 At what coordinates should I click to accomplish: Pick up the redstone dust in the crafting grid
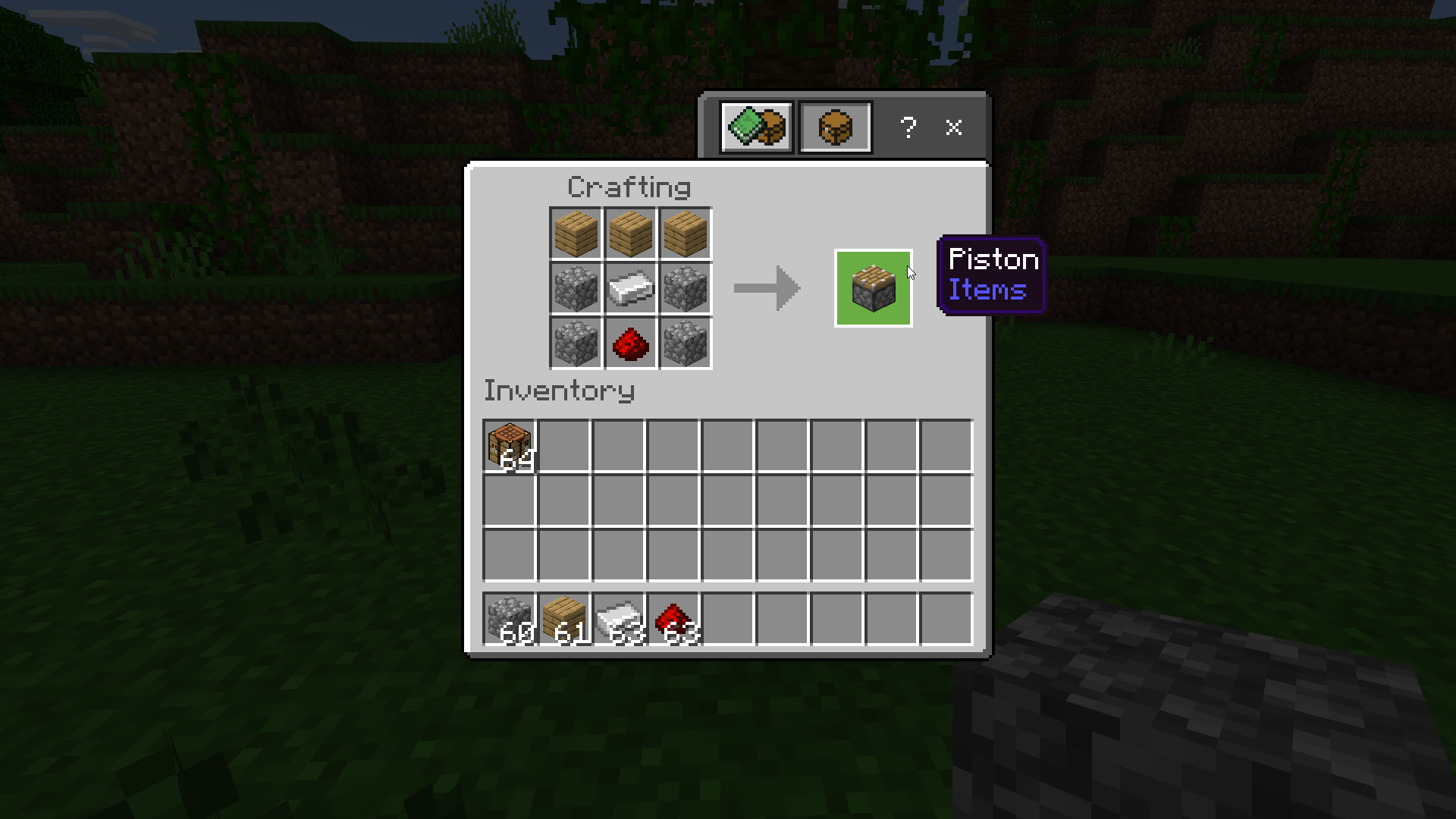(630, 344)
